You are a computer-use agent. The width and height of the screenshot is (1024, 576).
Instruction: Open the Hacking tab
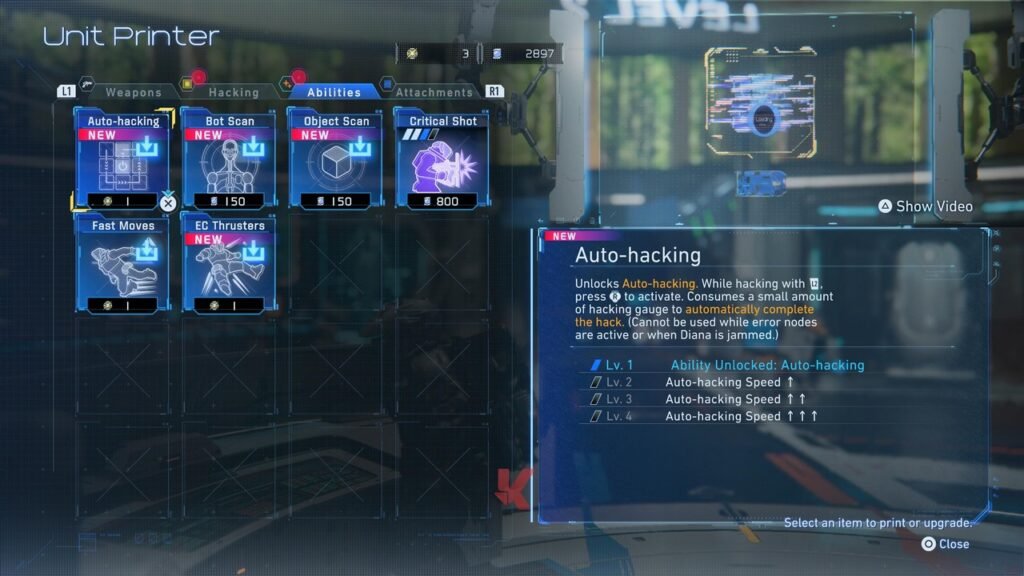click(233, 92)
